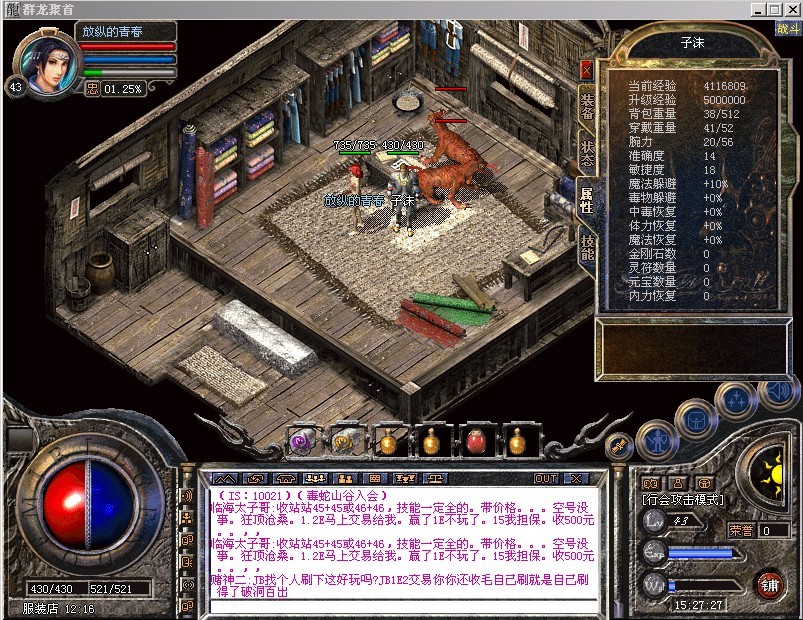Use the red potion in the belt
The height and width of the screenshot is (620, 803).
click(475, 440)
